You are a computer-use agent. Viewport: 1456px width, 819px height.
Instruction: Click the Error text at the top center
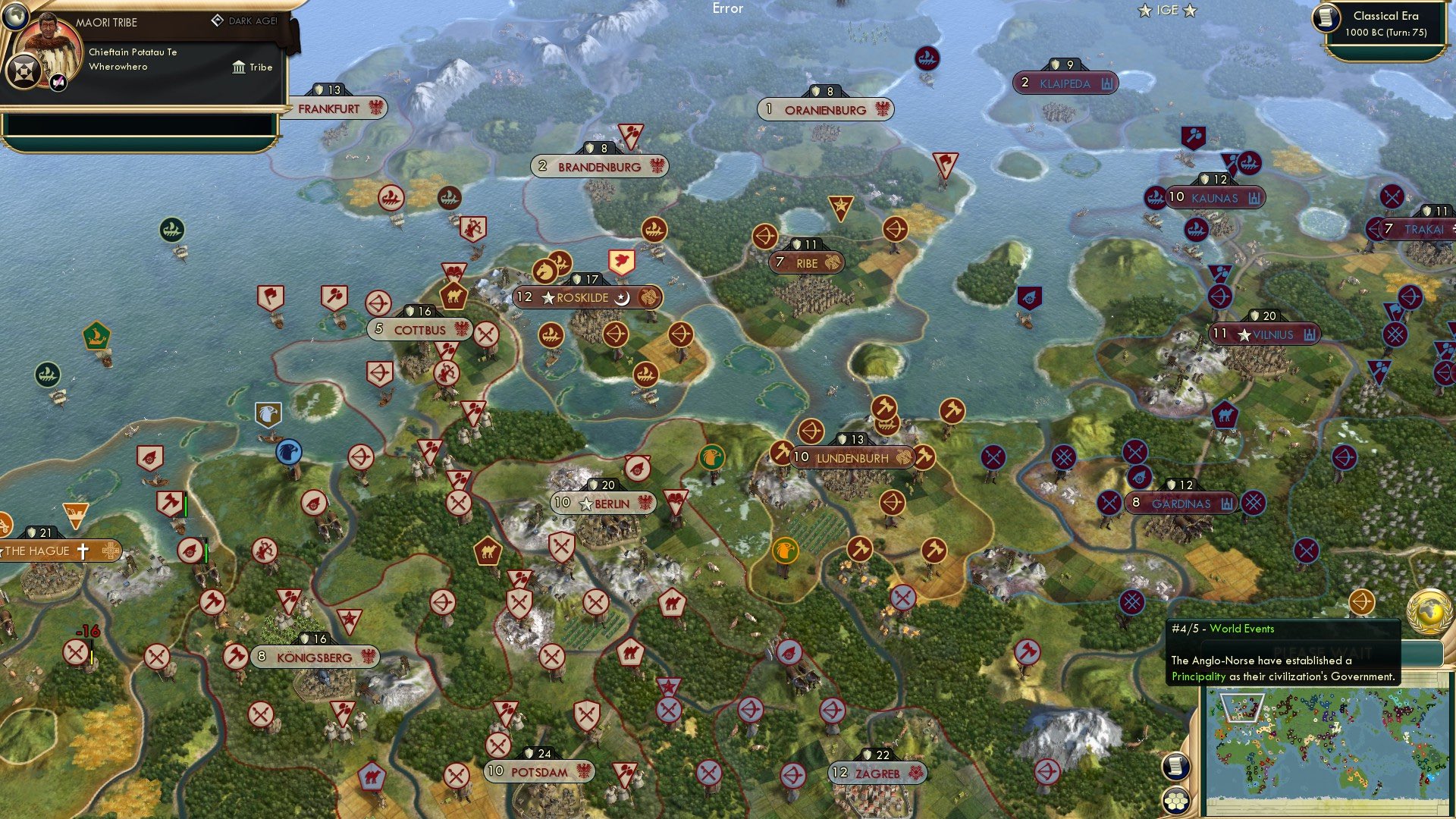coord(727,8)
